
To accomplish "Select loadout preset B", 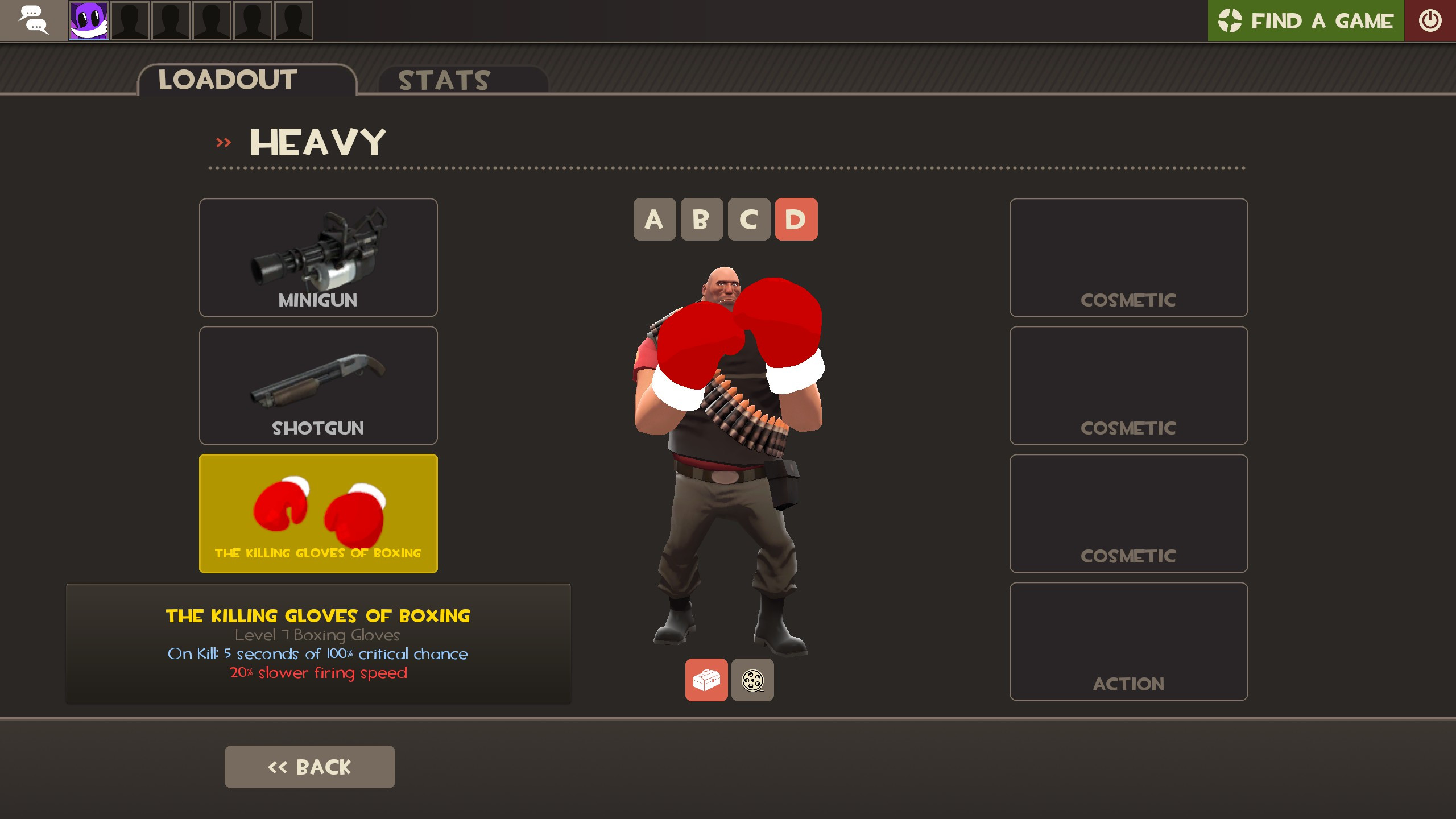I will tap(702, 220).
